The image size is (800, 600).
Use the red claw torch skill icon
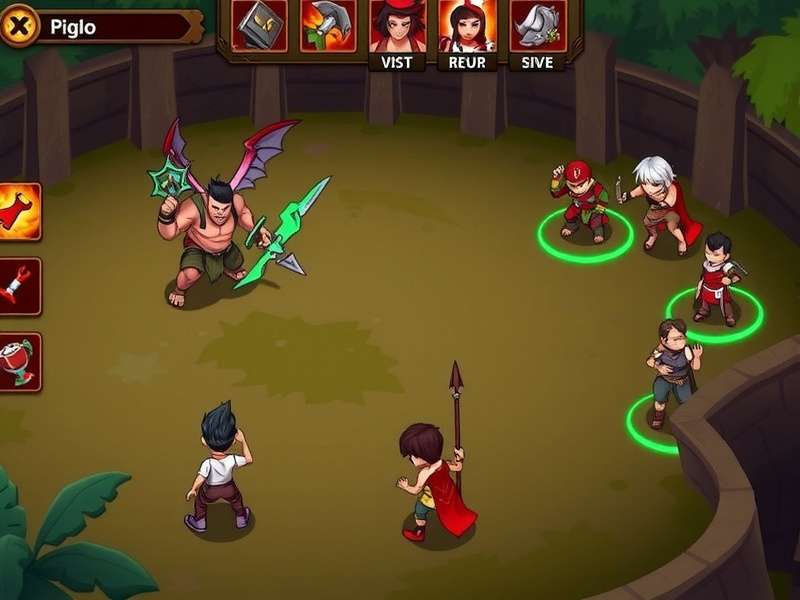[19, 286]
